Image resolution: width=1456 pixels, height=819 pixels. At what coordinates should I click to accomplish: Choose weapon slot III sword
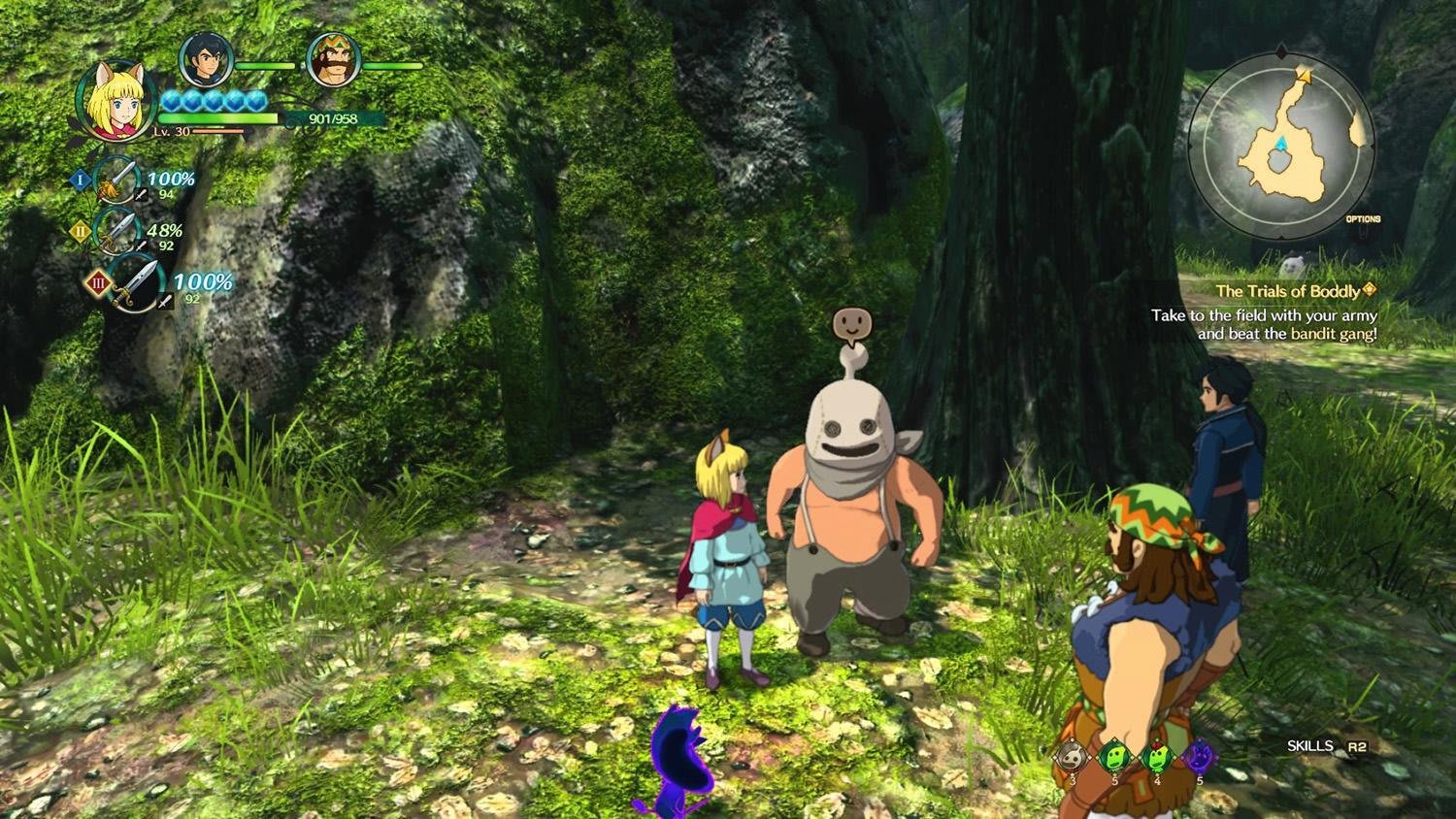click(x=135, y=283)
